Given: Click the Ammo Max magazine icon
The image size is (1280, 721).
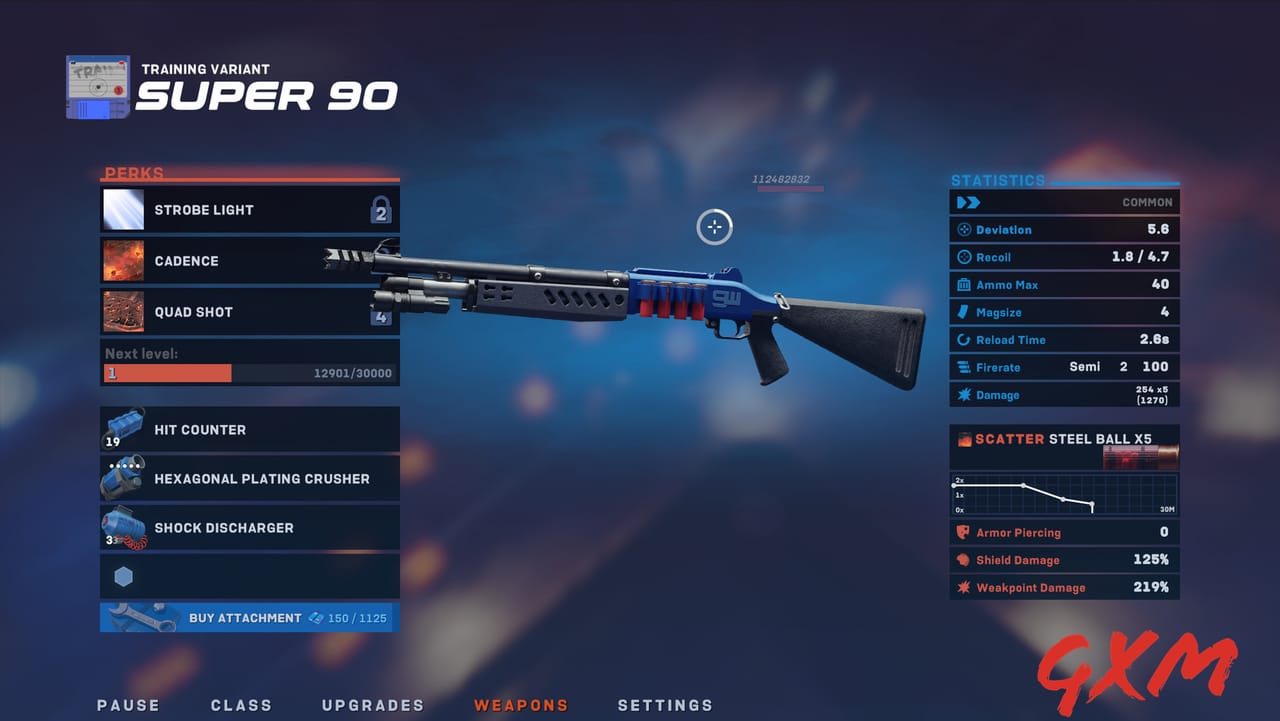Looking at the screenshot, I should [961, 284].
